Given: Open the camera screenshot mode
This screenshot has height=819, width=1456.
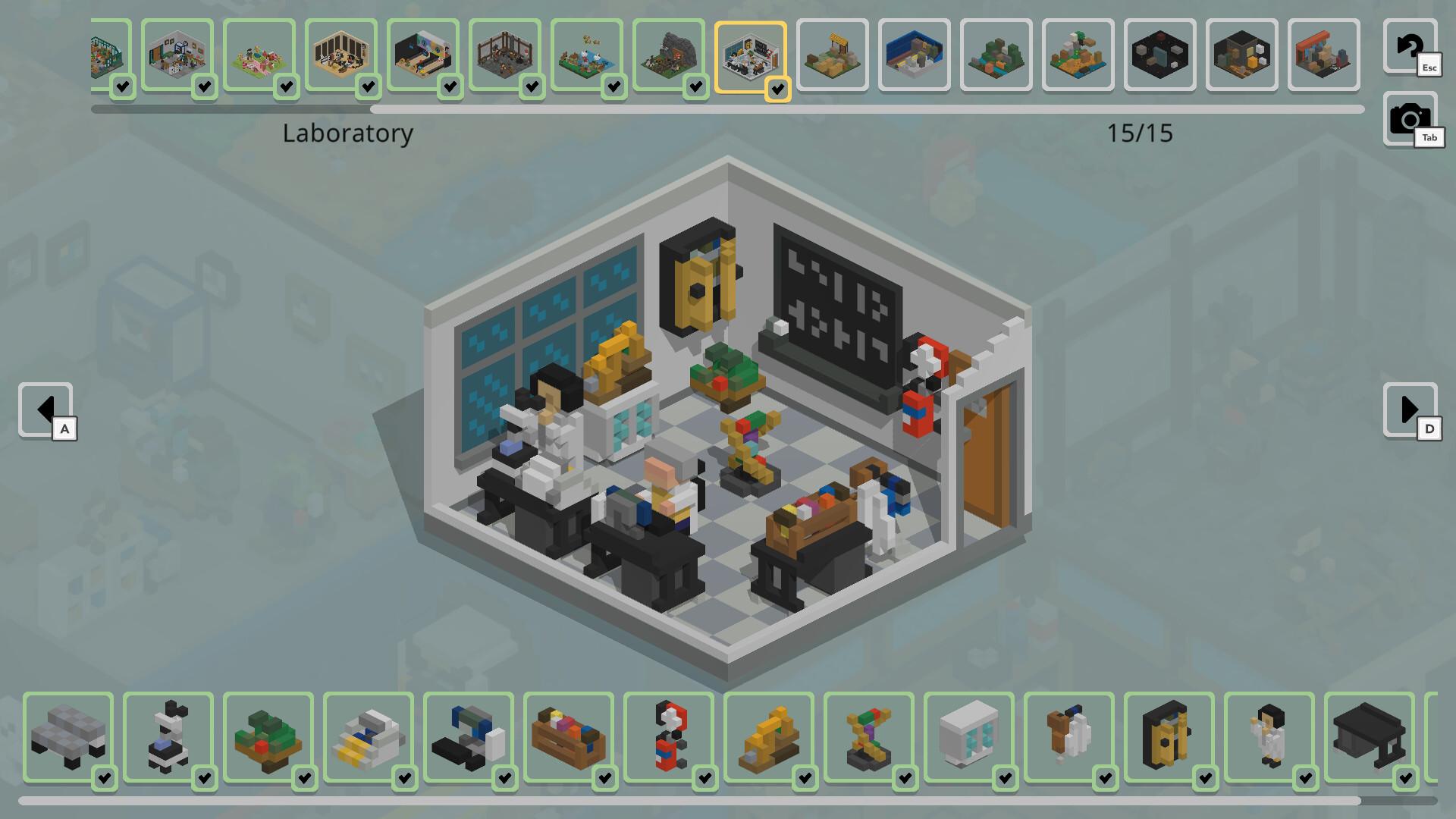Looking at the screenshot, I should 1409,119.
